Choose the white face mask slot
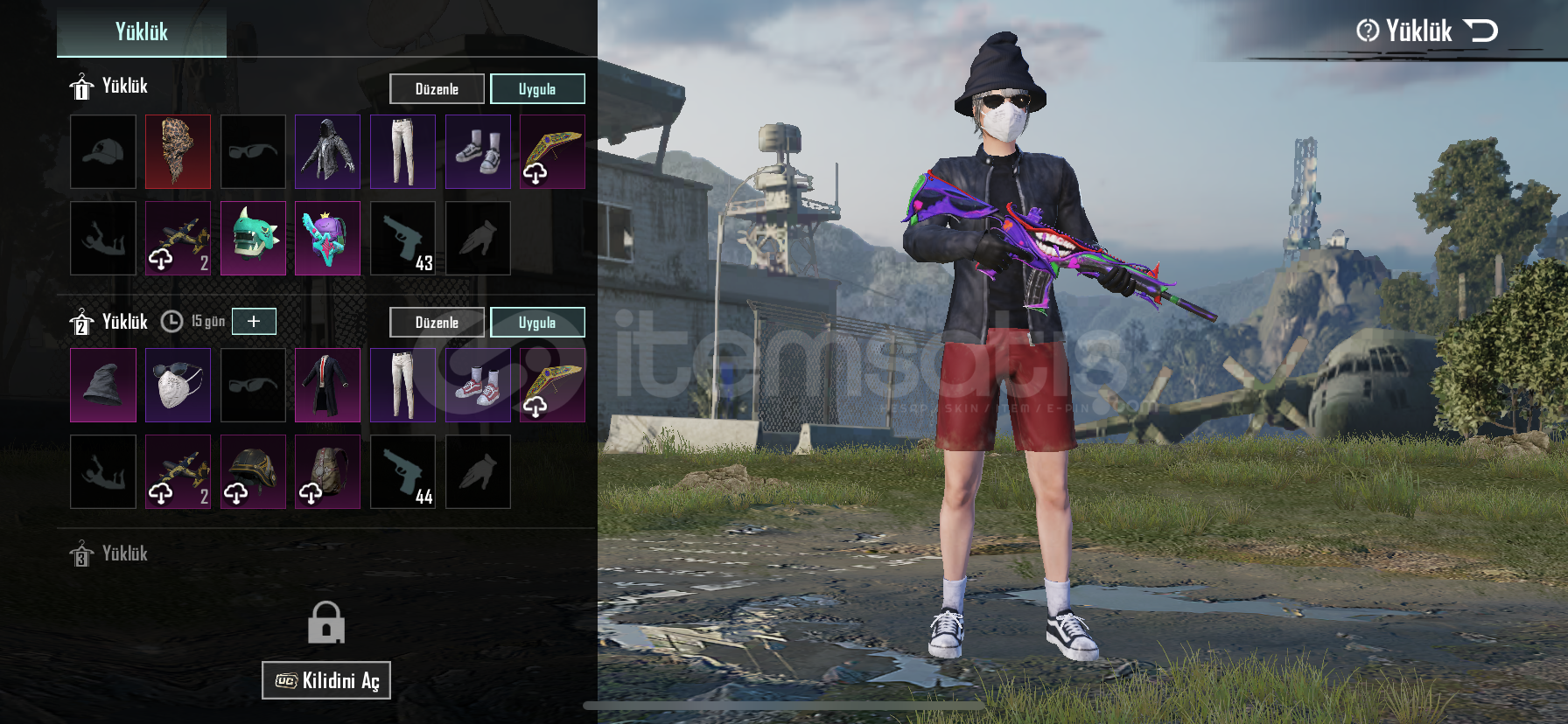Image resolution: width=1568 pixels, height=724 pixels. pos(178,386)
